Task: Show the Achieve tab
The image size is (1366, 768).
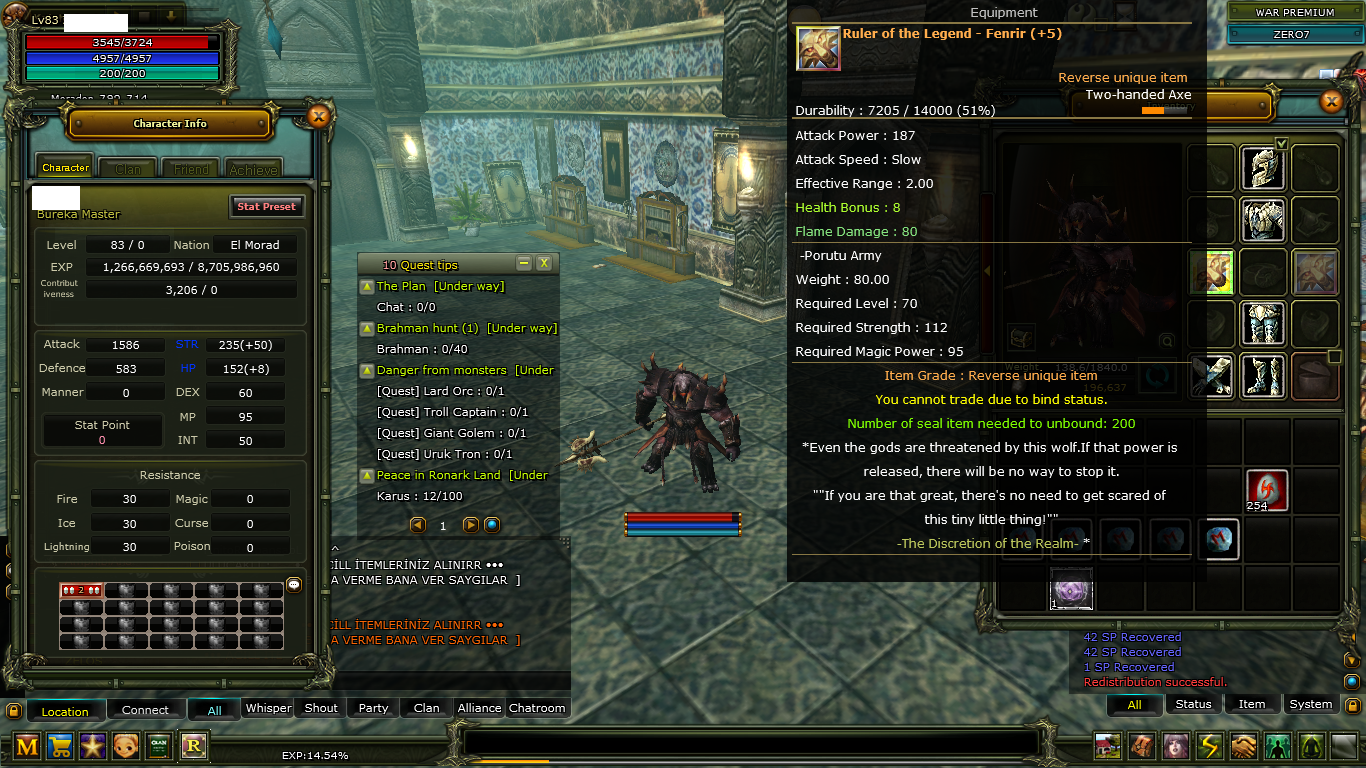Action: click(x=254, y=169)
